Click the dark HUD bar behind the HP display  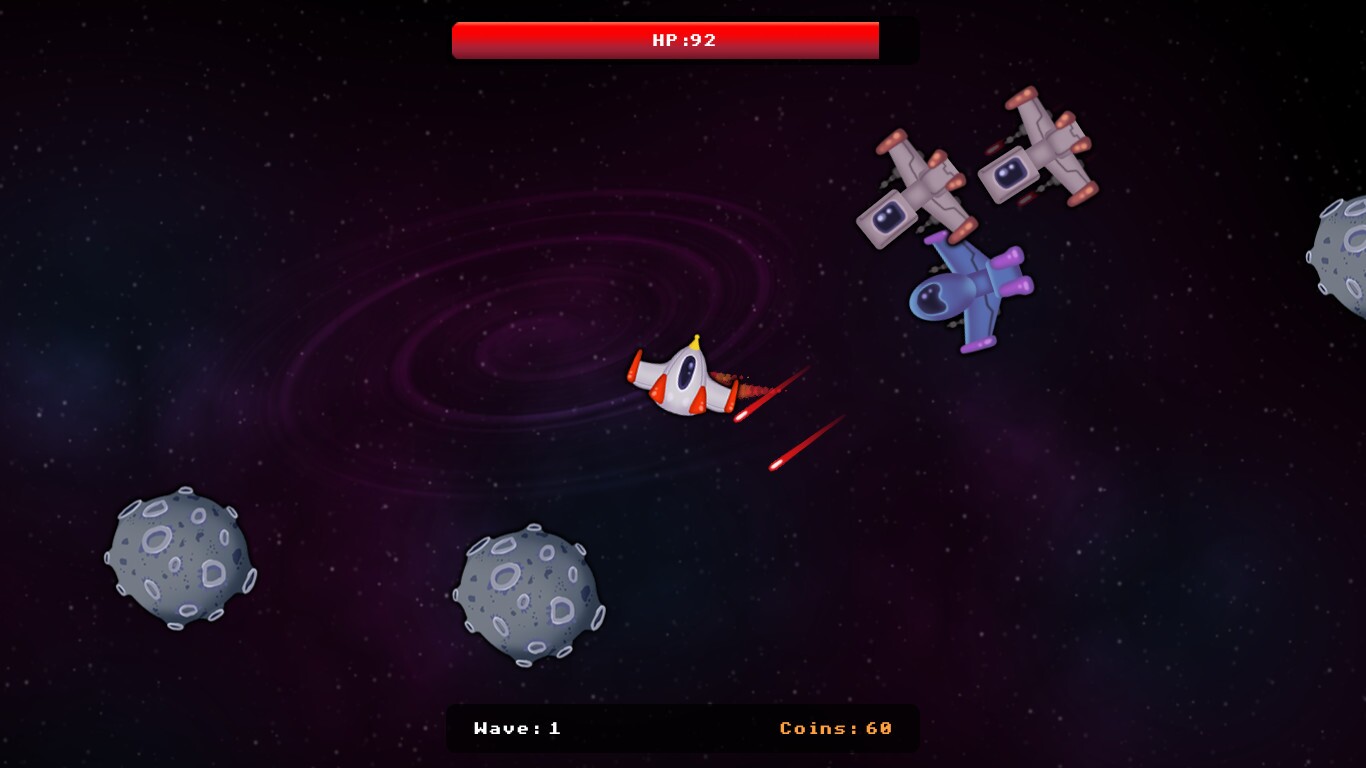point(900,40)
